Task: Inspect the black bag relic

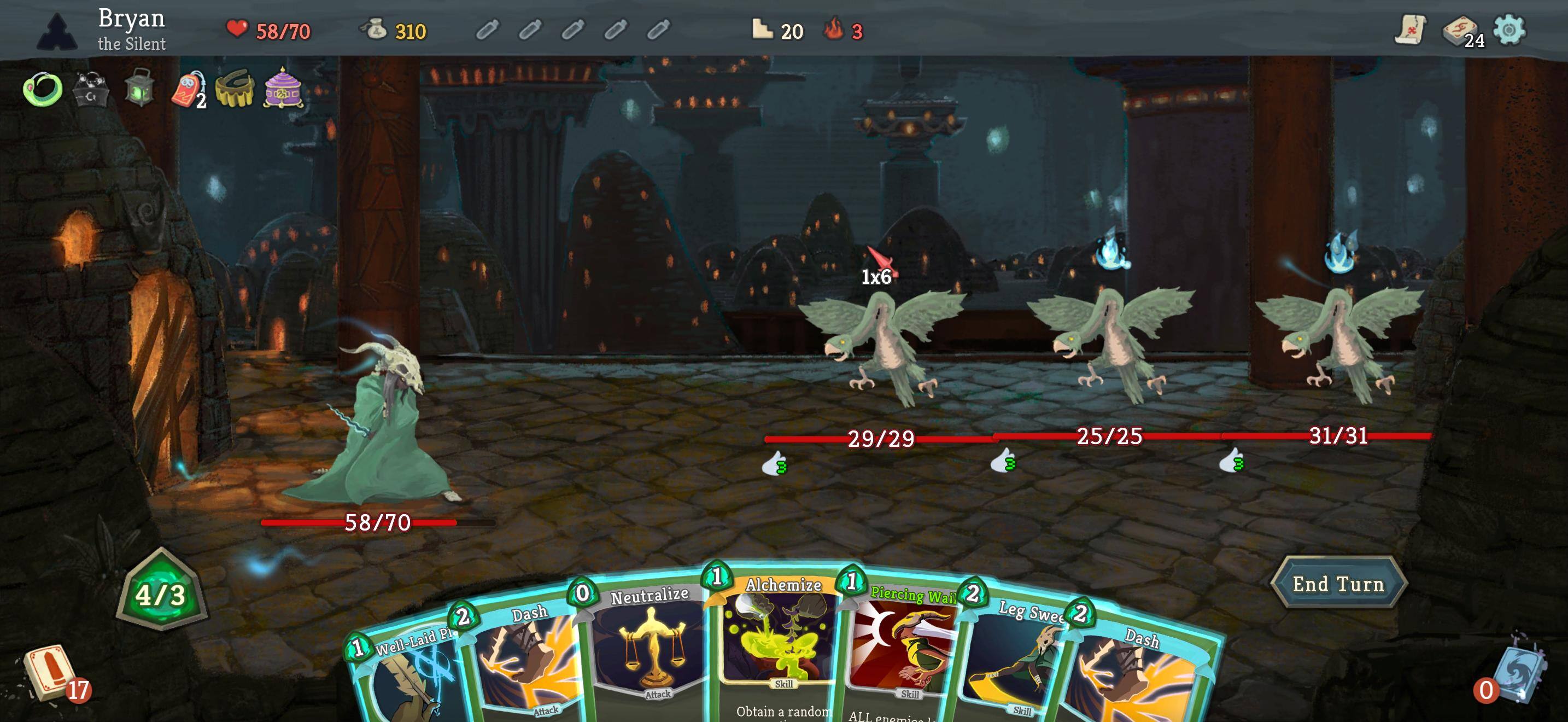Action: click(91, 90)
